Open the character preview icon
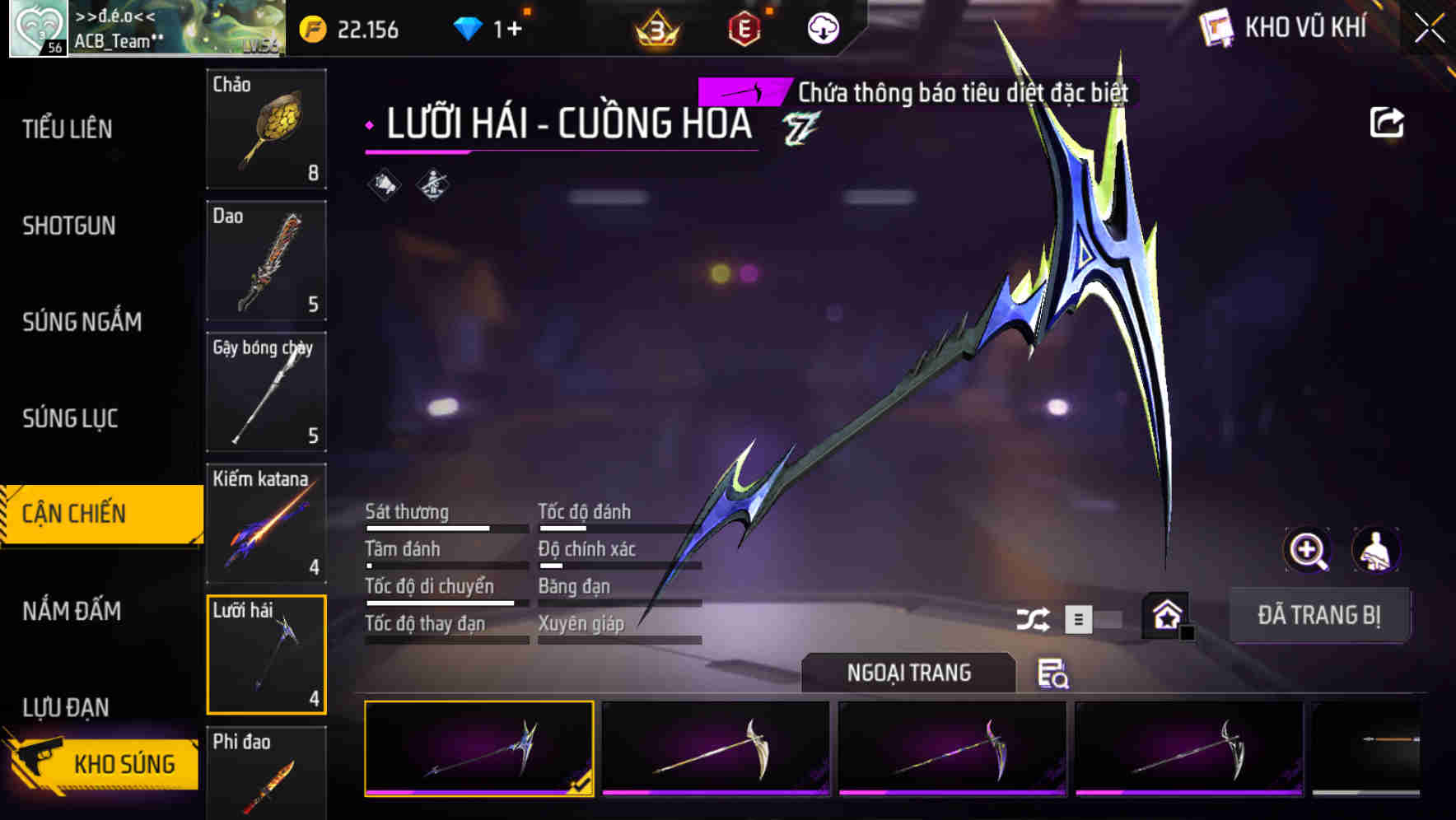This screenshot has height=820, width=1456. tap(1374, 550)
